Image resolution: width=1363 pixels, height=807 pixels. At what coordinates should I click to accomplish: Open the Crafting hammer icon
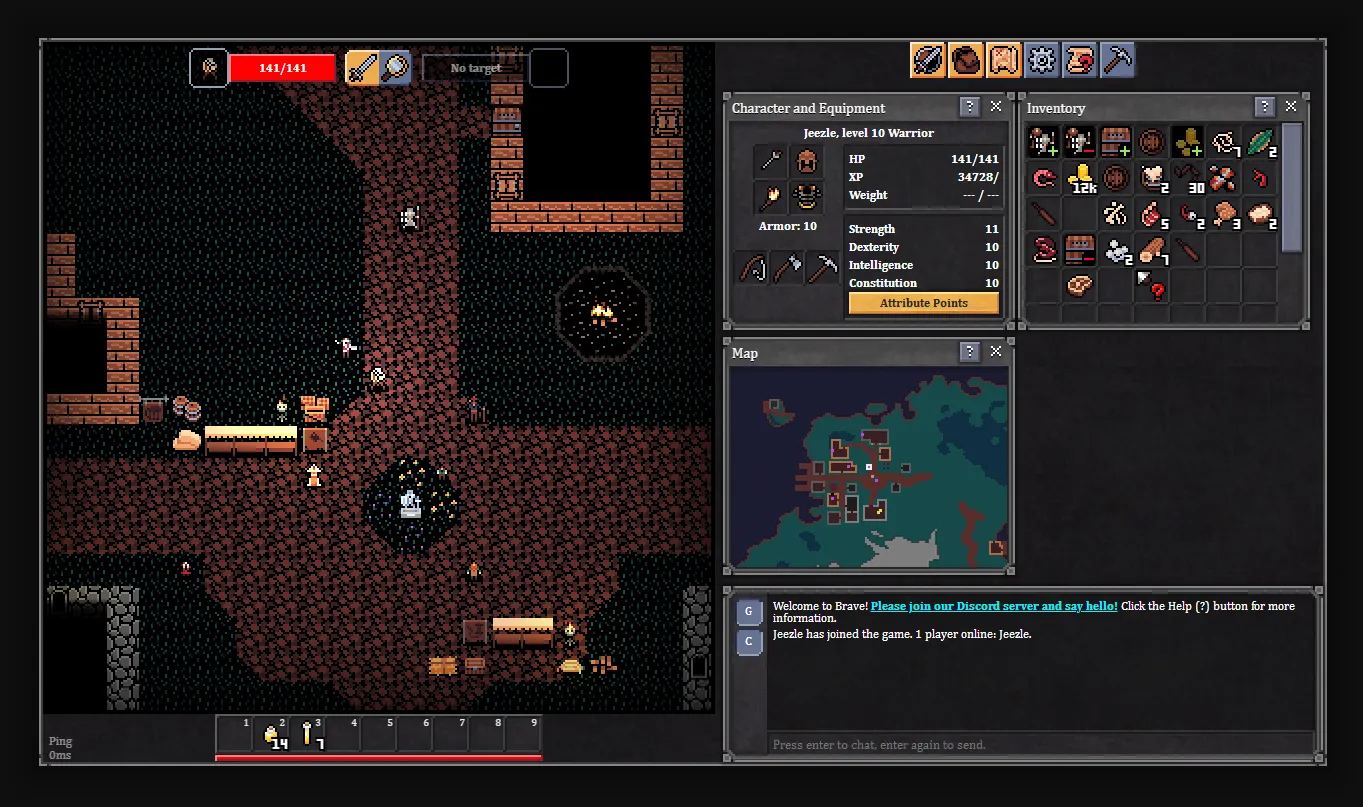(1118, 59)
